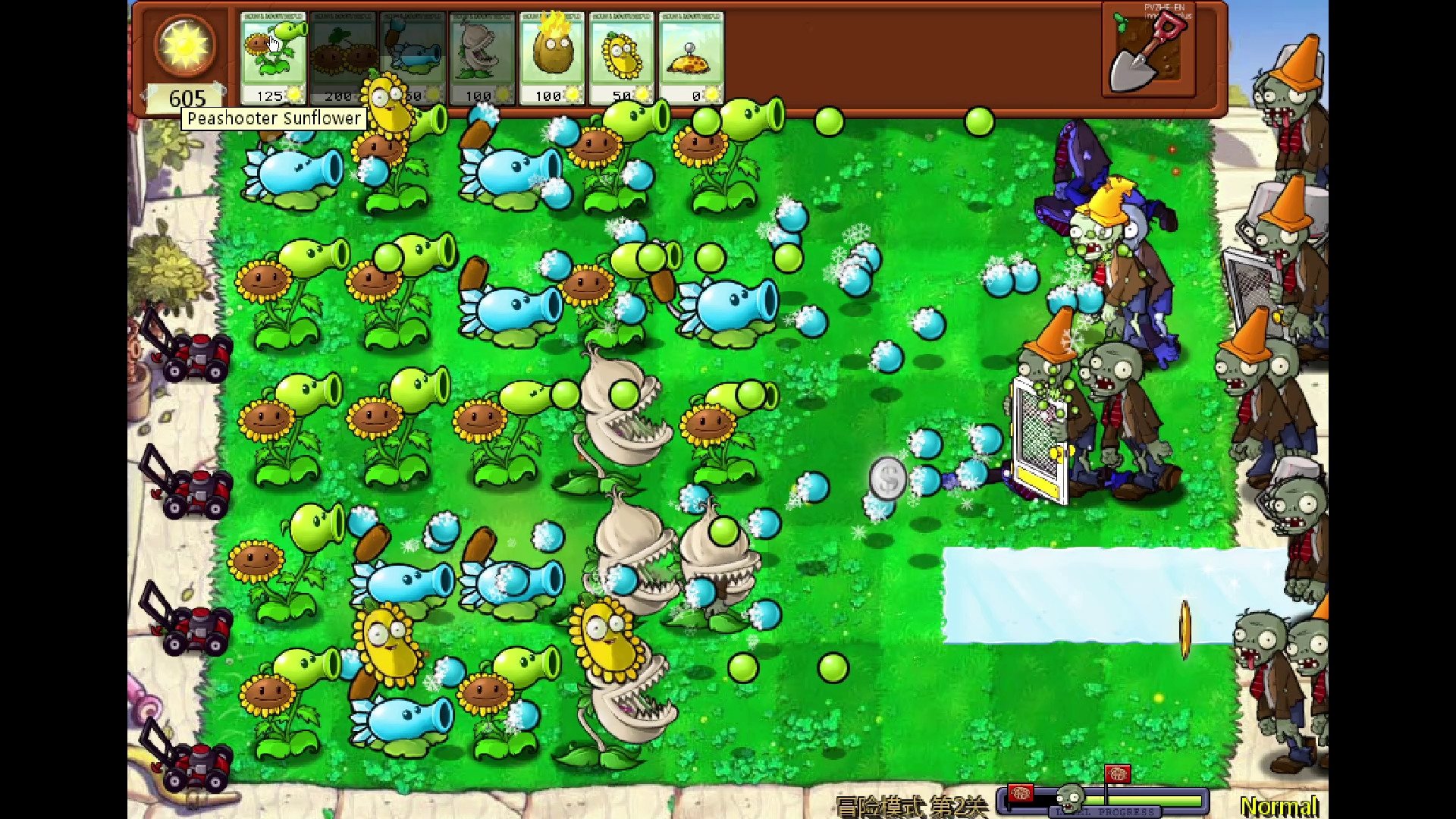Click the zombie head marker on Level Progress
Viewport: 1456px width, 819px height.
[1072, 799]
